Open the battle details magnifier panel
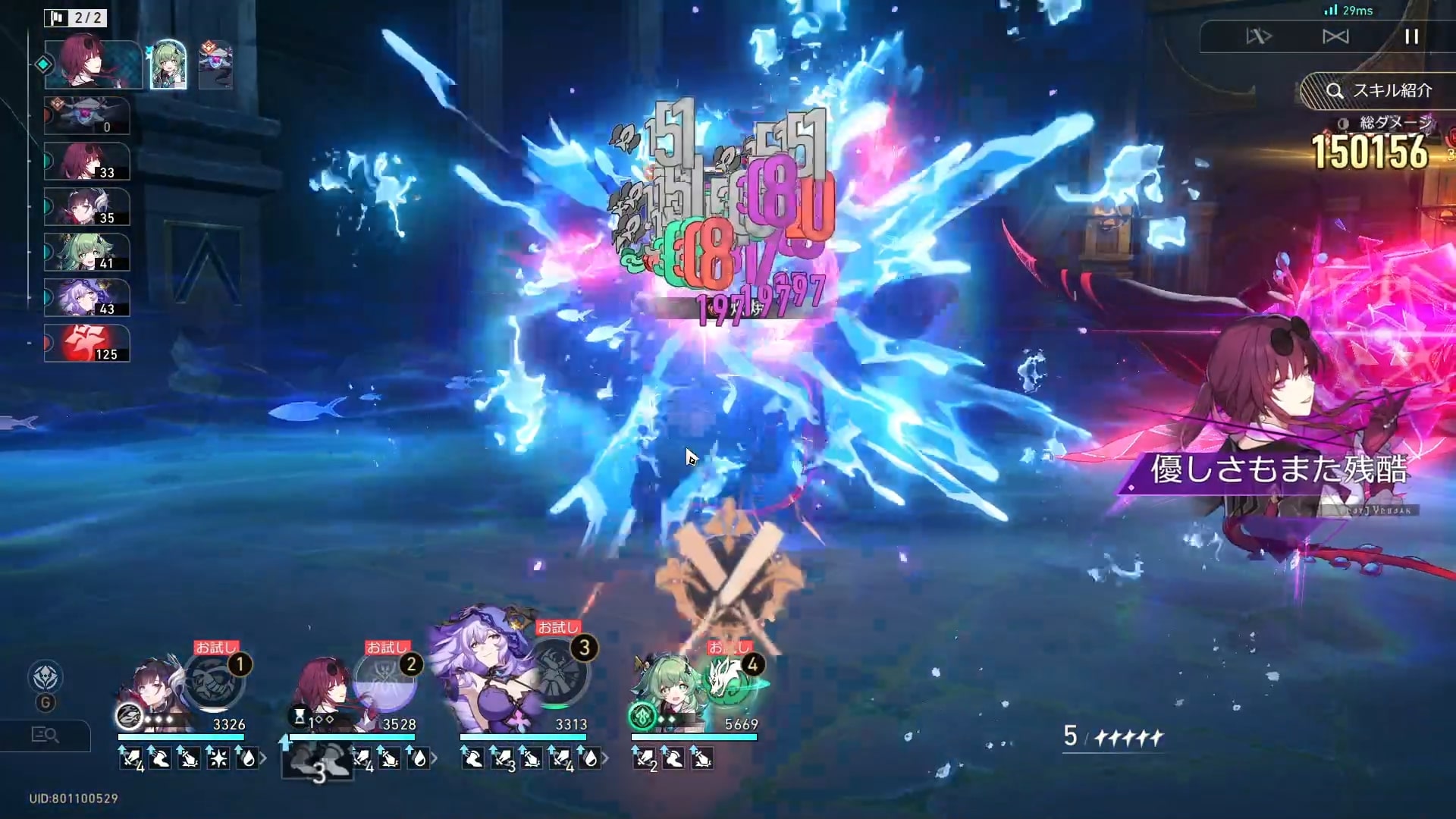Image resolution: width=1456 pixels, height=819 pixels. click(x=45, y=734)
